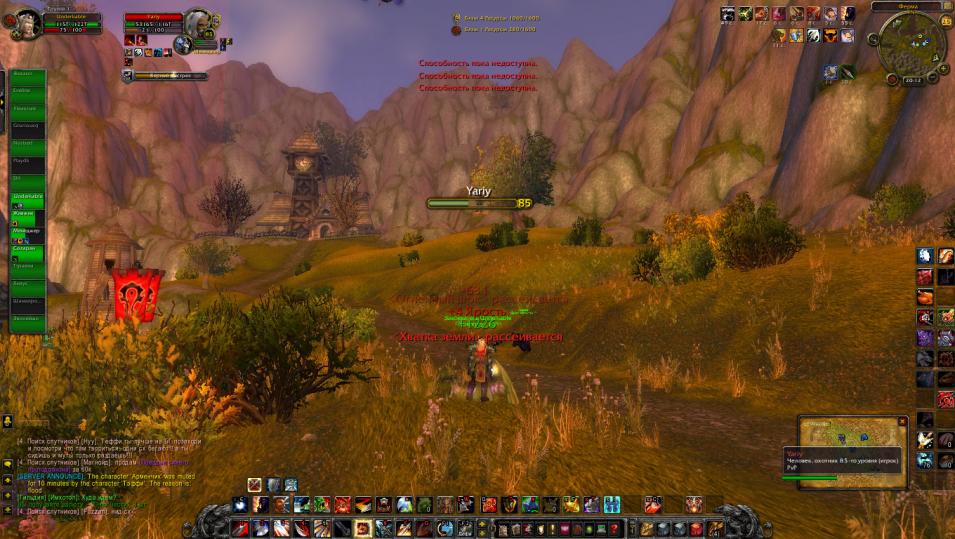Select the player portrait Underkable
This screenshot has height=539, width=955.
[x=27, y=23]
